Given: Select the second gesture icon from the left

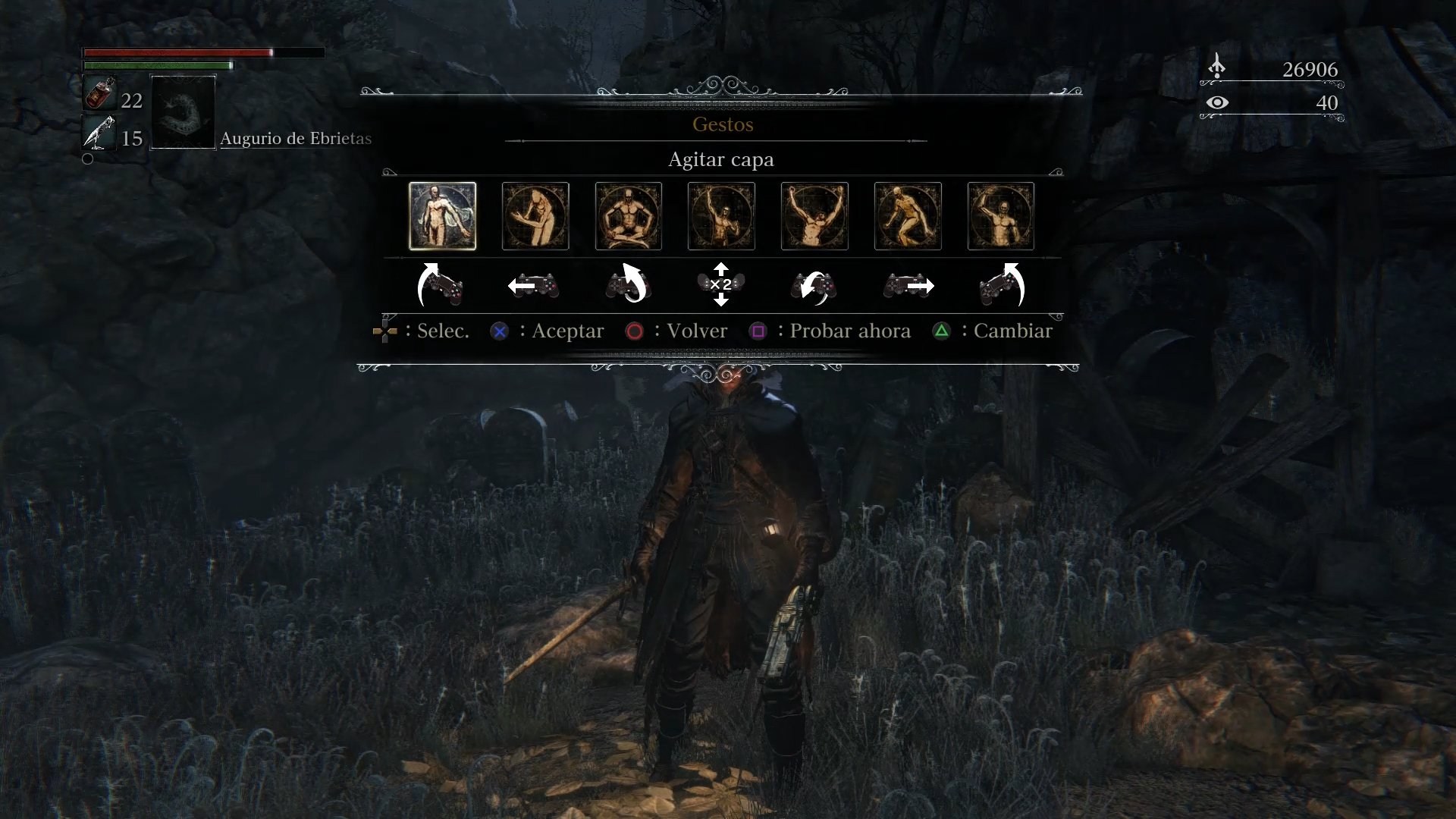Looking at the screenshot, I should point(535,216).
